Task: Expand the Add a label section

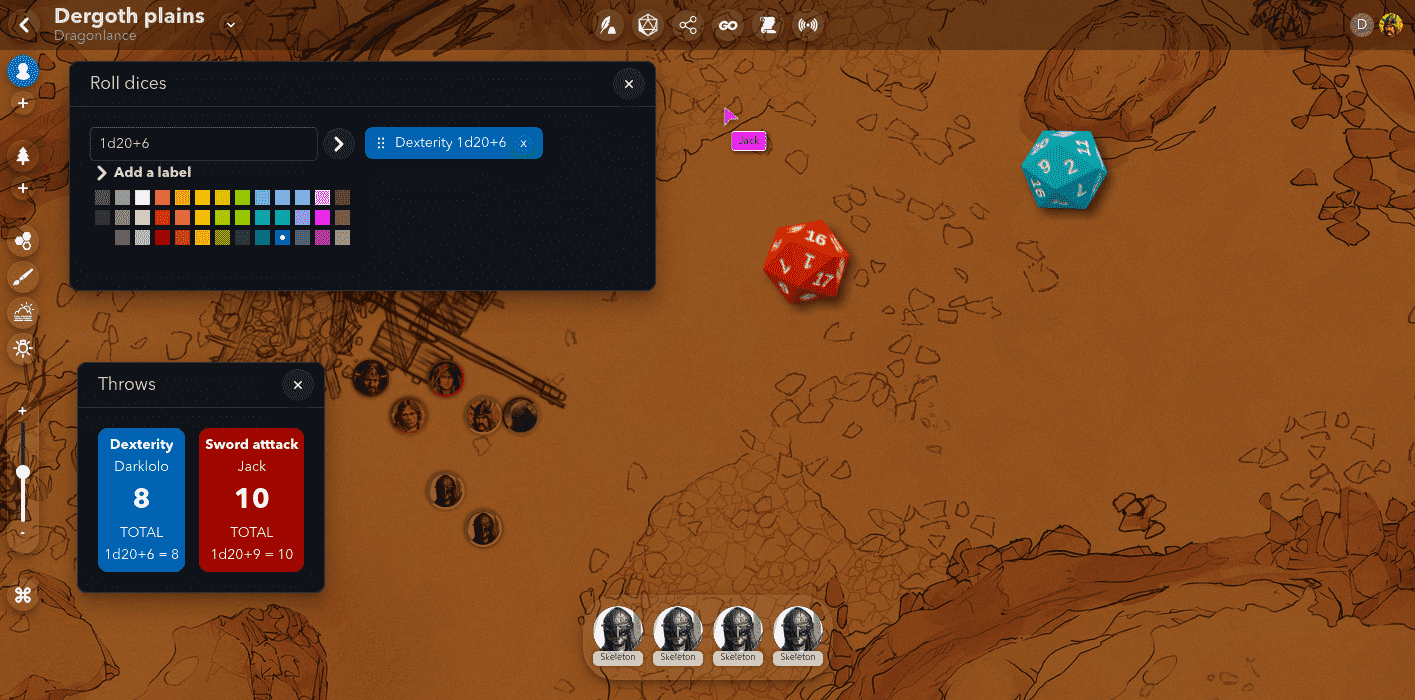Action: tap(144, 173)
